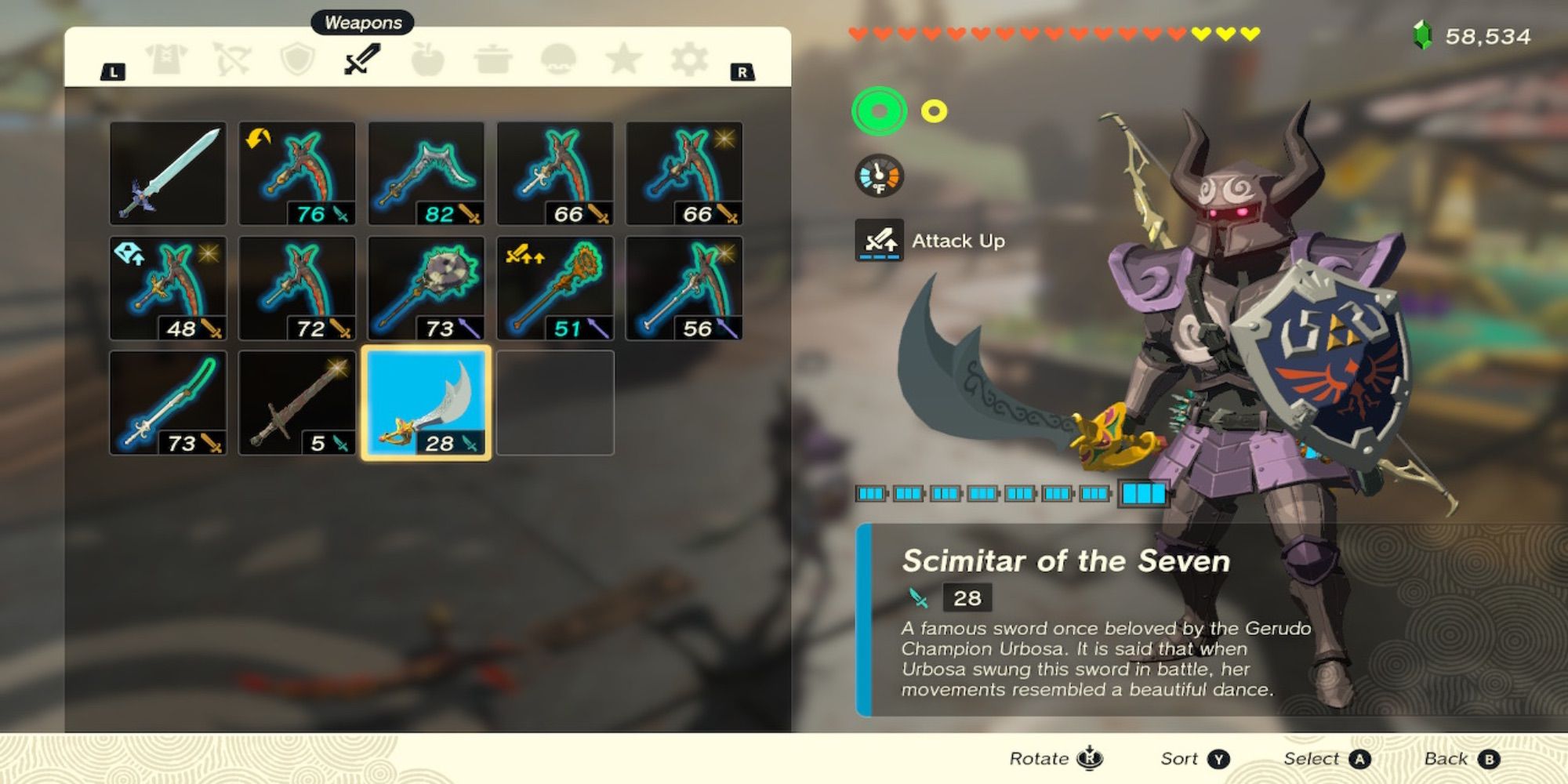This screenshot has width=1568, height=784.
Task: Select the yellow stamina wheel indicator
Action: tap(933, 111)
